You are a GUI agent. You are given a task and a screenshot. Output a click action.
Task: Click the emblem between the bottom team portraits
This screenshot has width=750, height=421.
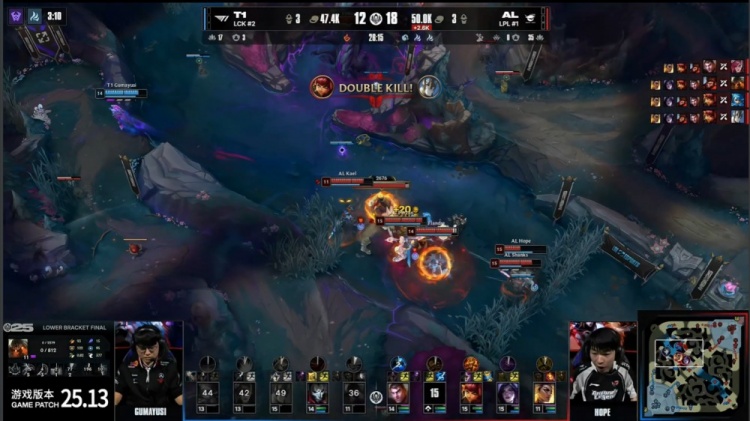pos(375,397)
